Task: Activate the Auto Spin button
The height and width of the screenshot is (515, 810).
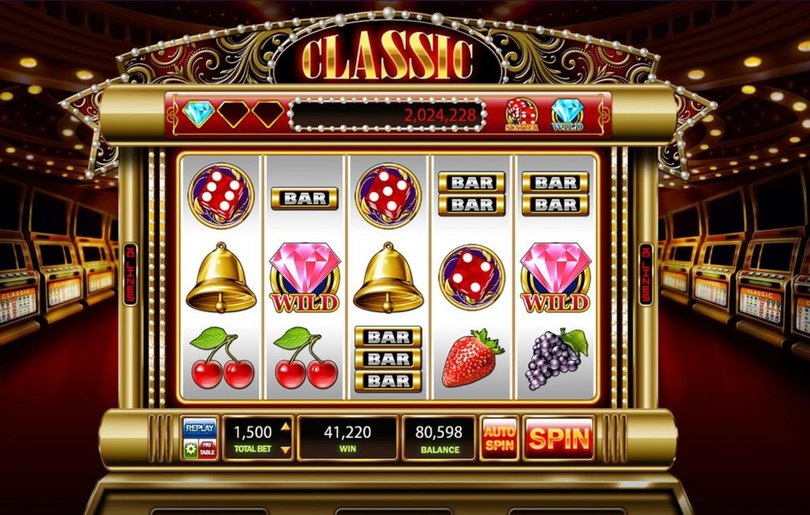Action: 499,438
